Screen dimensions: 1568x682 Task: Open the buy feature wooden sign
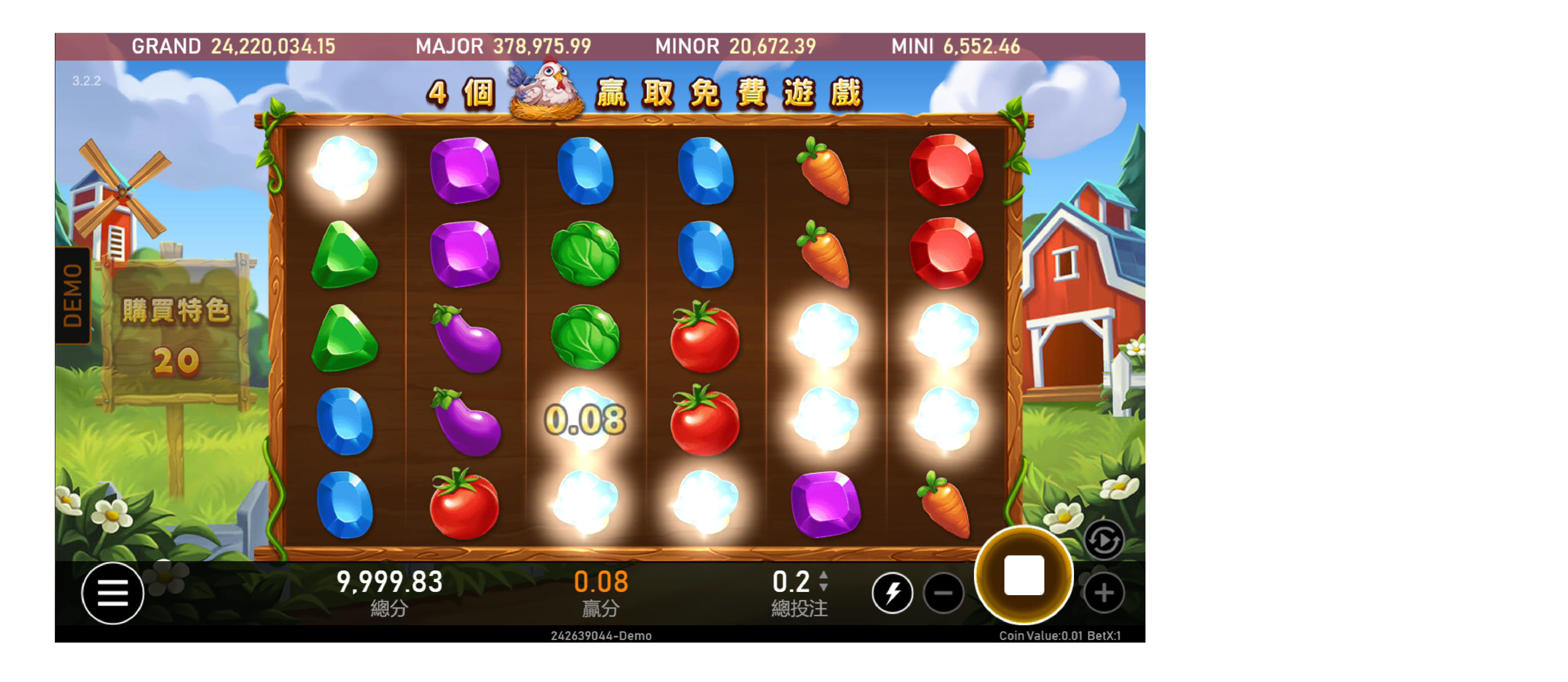point(176,335)
